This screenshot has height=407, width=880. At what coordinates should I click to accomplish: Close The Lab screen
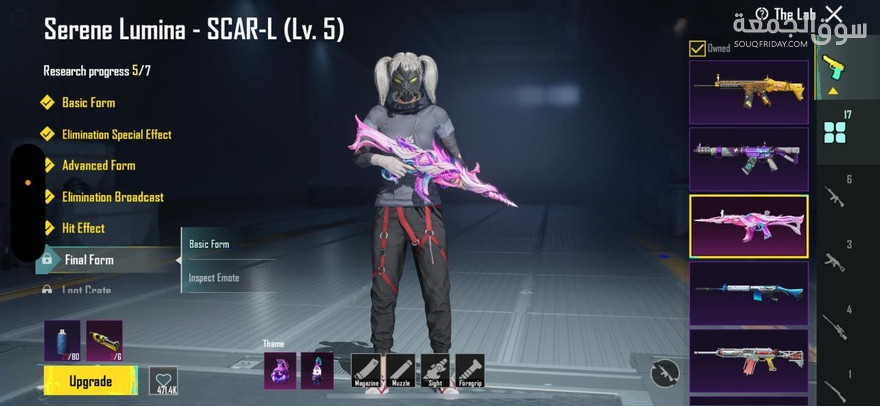click(x=833, y=13)
